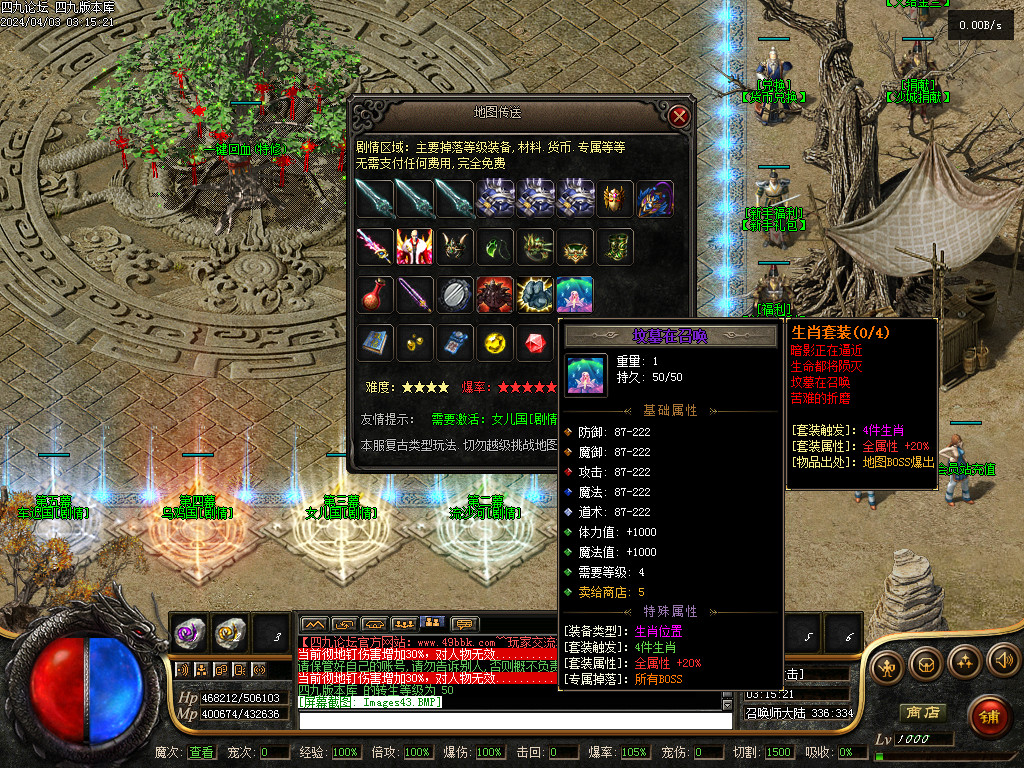
Task: Select the green boots item icon
Action: click(615, 246)
